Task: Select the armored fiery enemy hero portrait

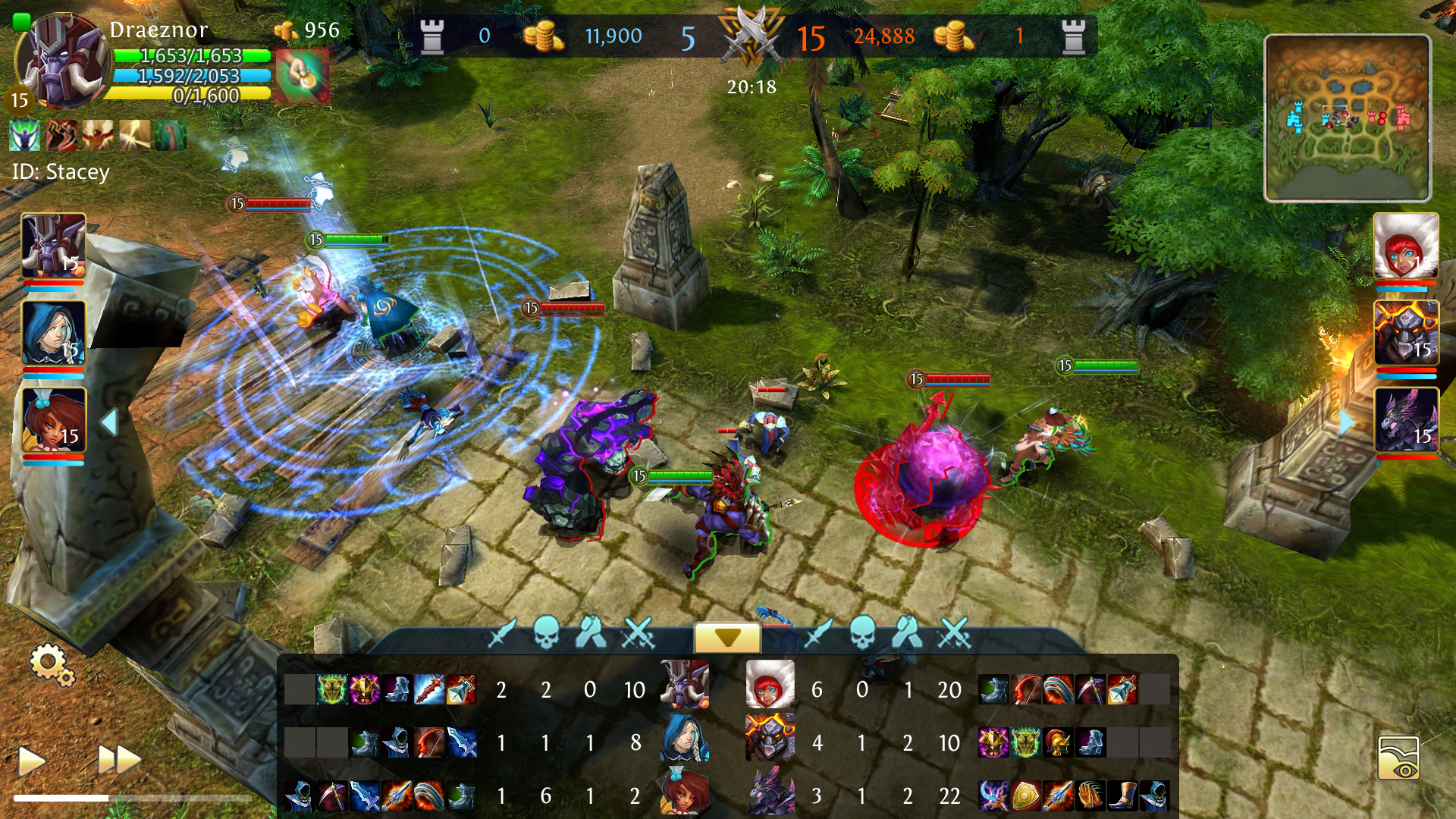Action: 1406,333
